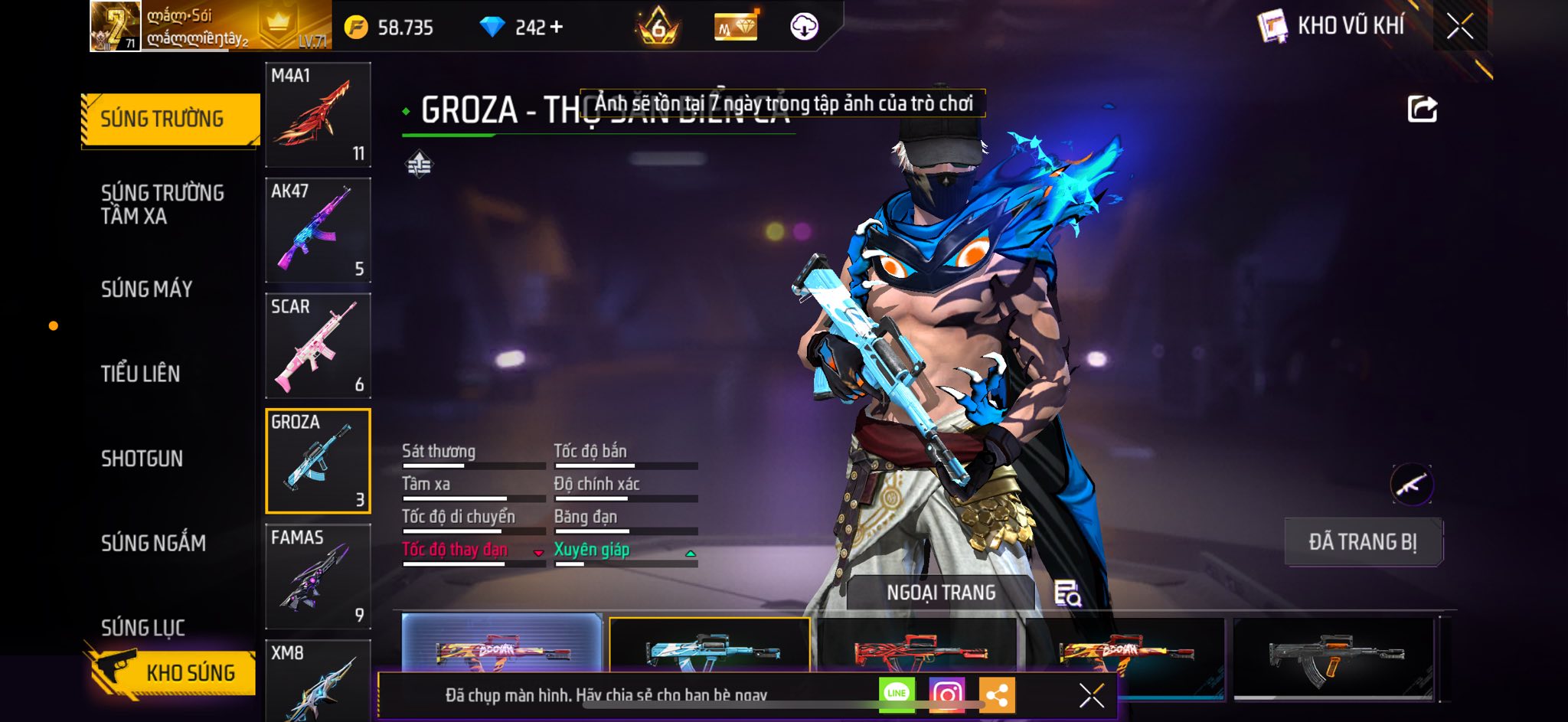Add more diamonds with the plus
This screenshot has width=1568, height=722.
click(x=557, y=28)
